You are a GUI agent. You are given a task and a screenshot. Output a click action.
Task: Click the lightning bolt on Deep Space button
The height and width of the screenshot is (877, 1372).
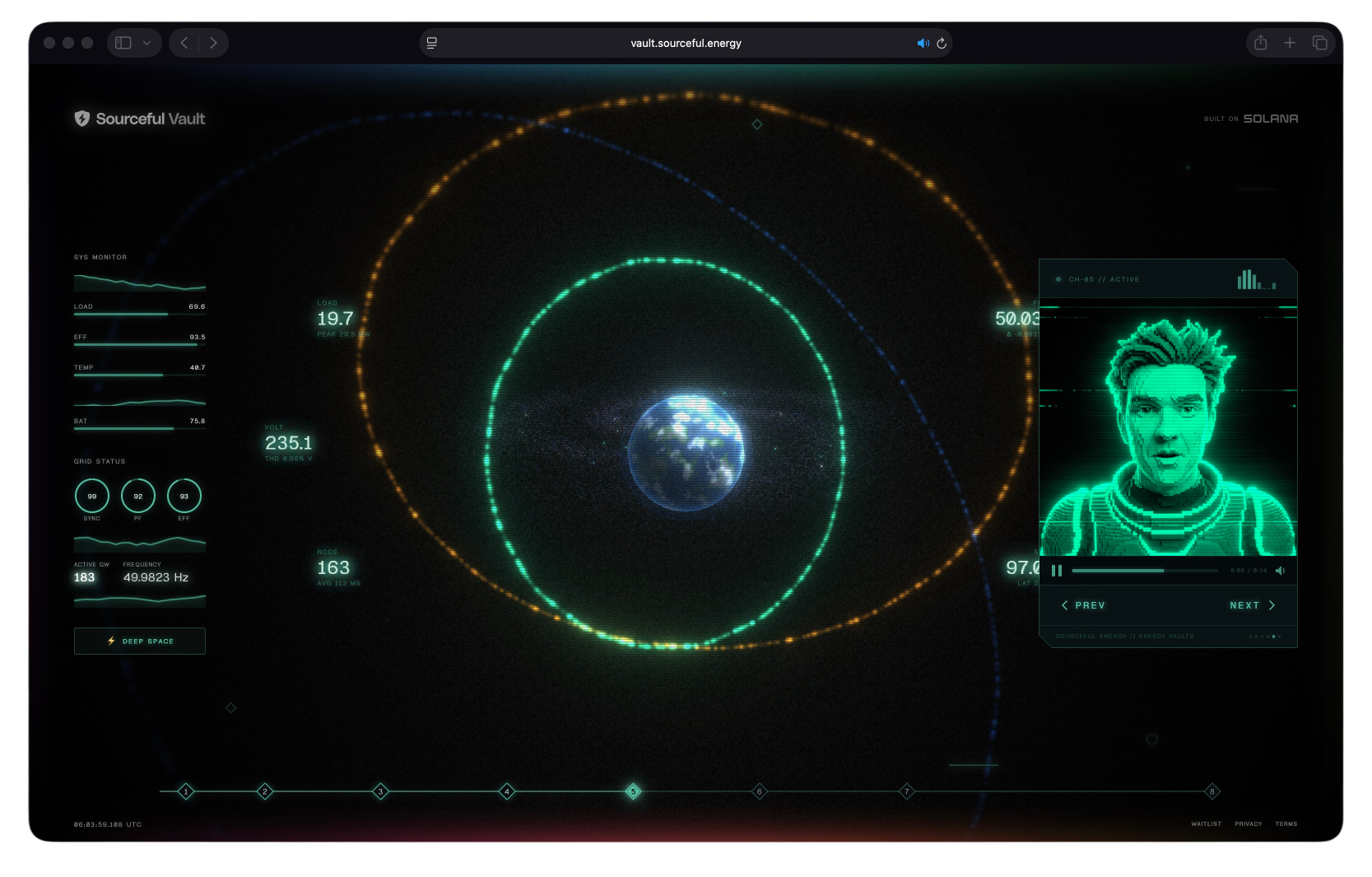pyautogui.click(x=111, y=641)
